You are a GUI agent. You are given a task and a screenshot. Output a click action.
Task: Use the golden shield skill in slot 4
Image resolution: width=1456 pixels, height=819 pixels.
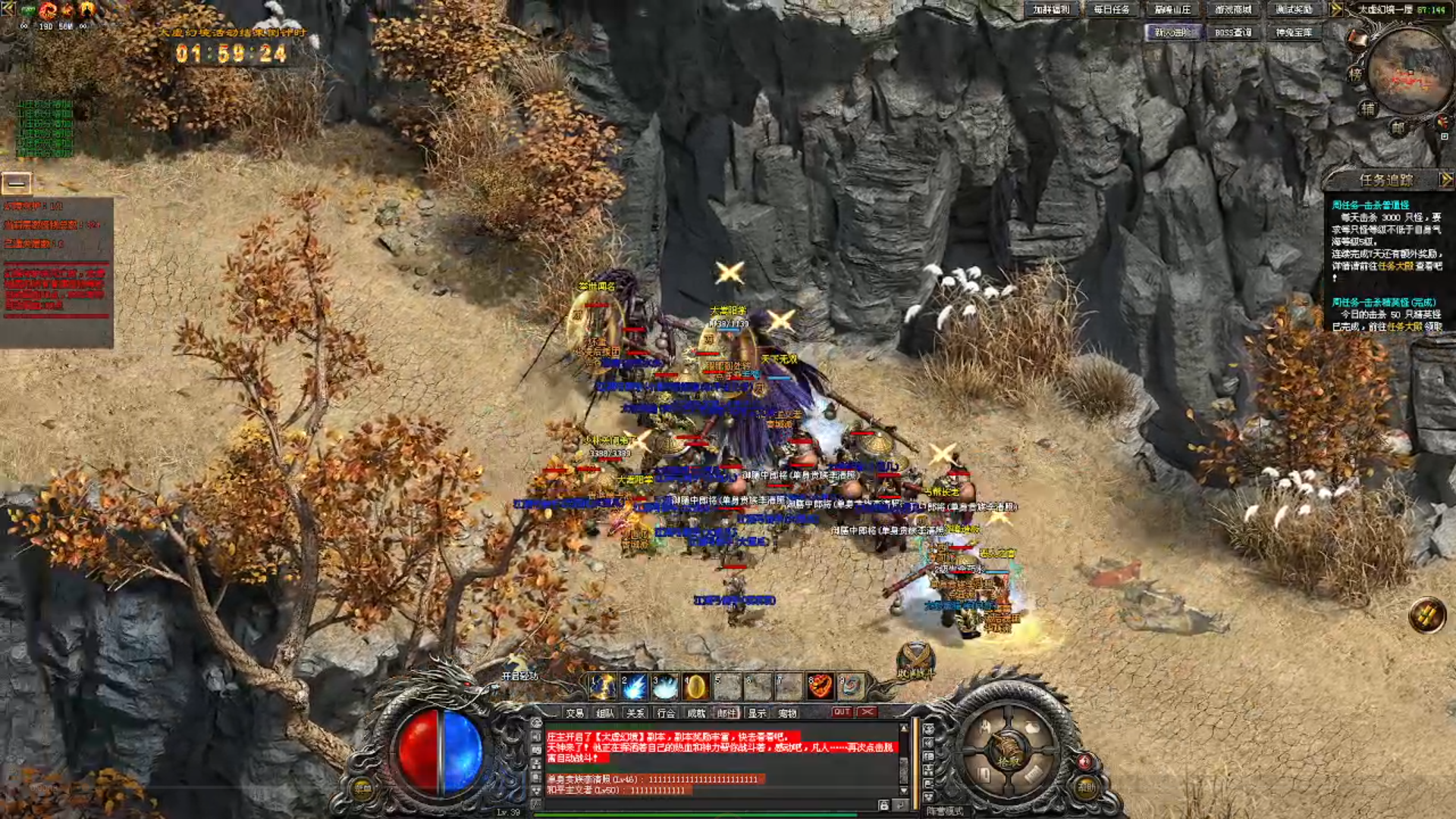[695, 686]
